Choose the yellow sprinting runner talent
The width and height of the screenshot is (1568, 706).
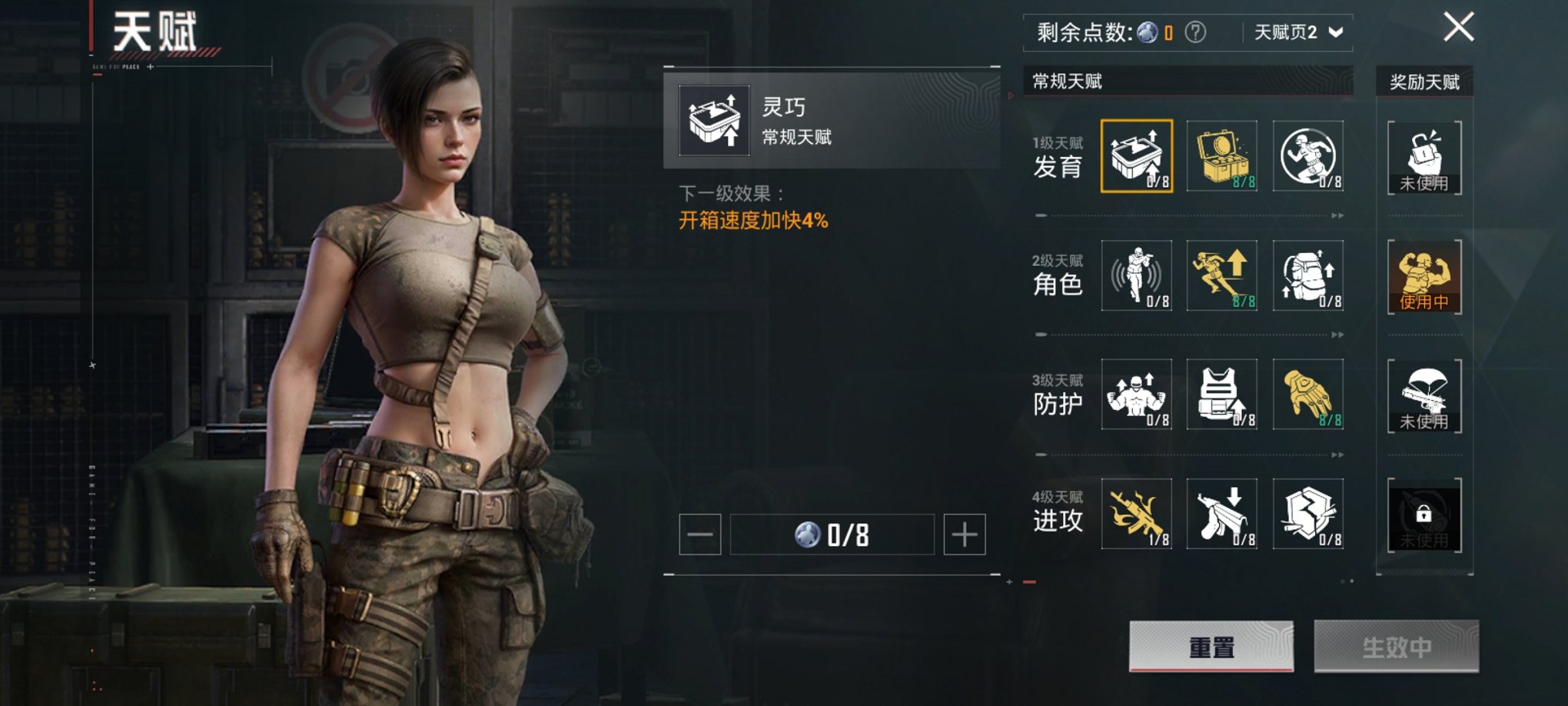click(1222, 275)
